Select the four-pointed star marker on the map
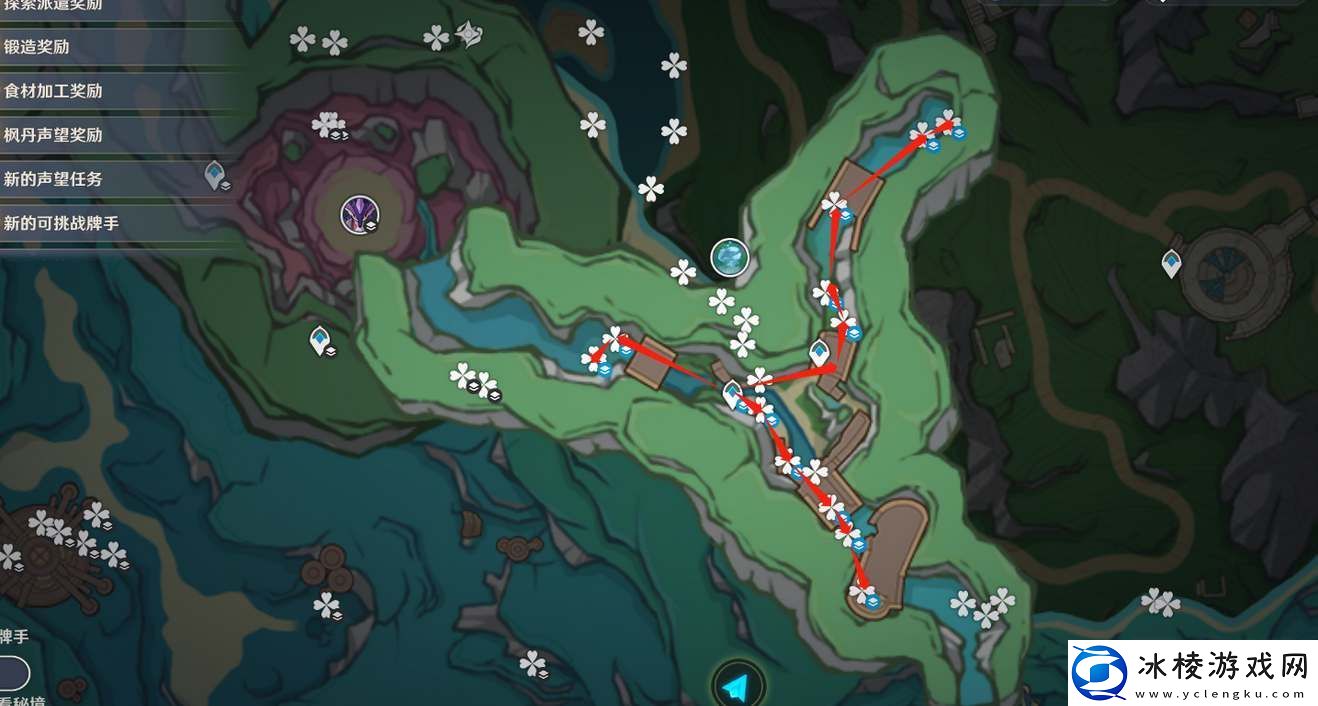Screen dimensions: 1318x706 coord(469,37)
